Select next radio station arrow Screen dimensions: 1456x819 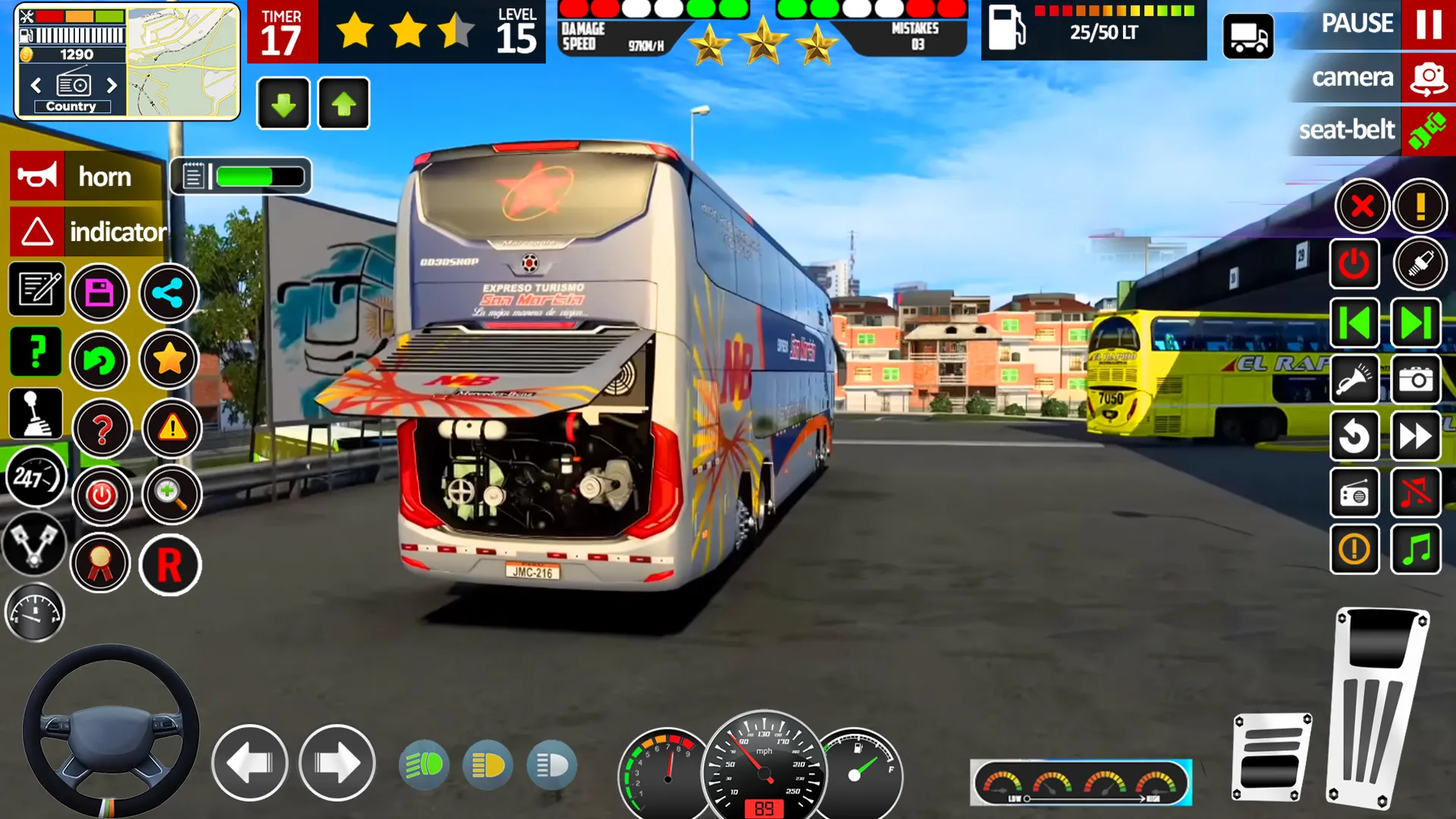coord(112,85)
